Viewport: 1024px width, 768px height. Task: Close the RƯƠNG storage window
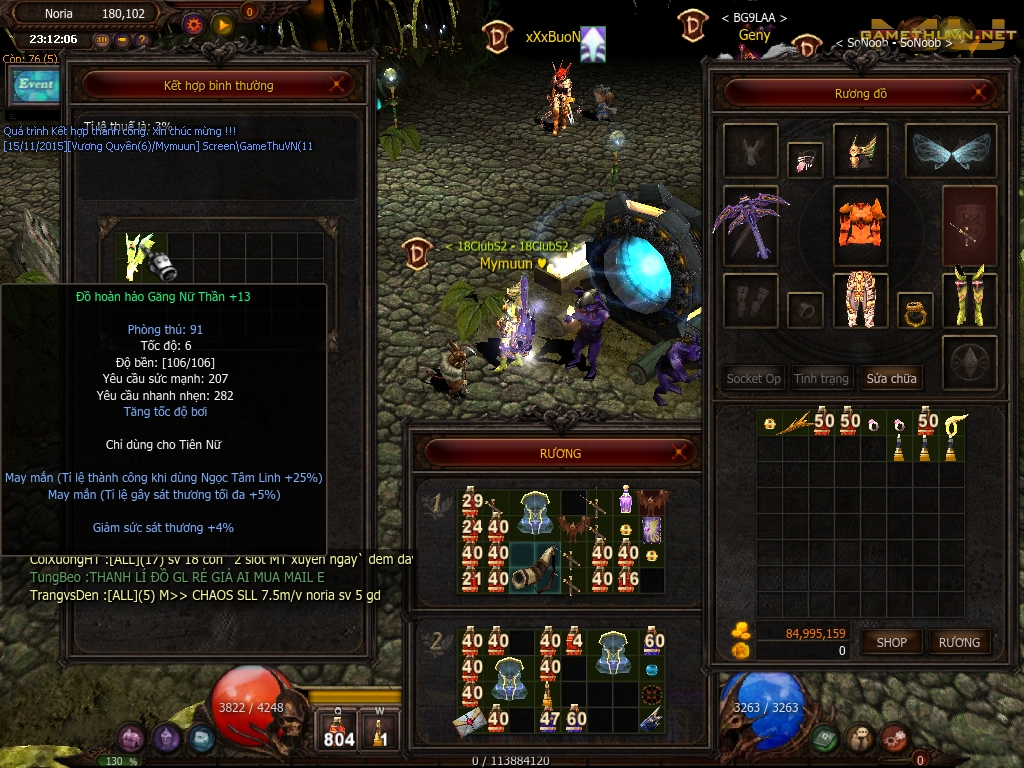pyautogui.click(x=680, y=453)
